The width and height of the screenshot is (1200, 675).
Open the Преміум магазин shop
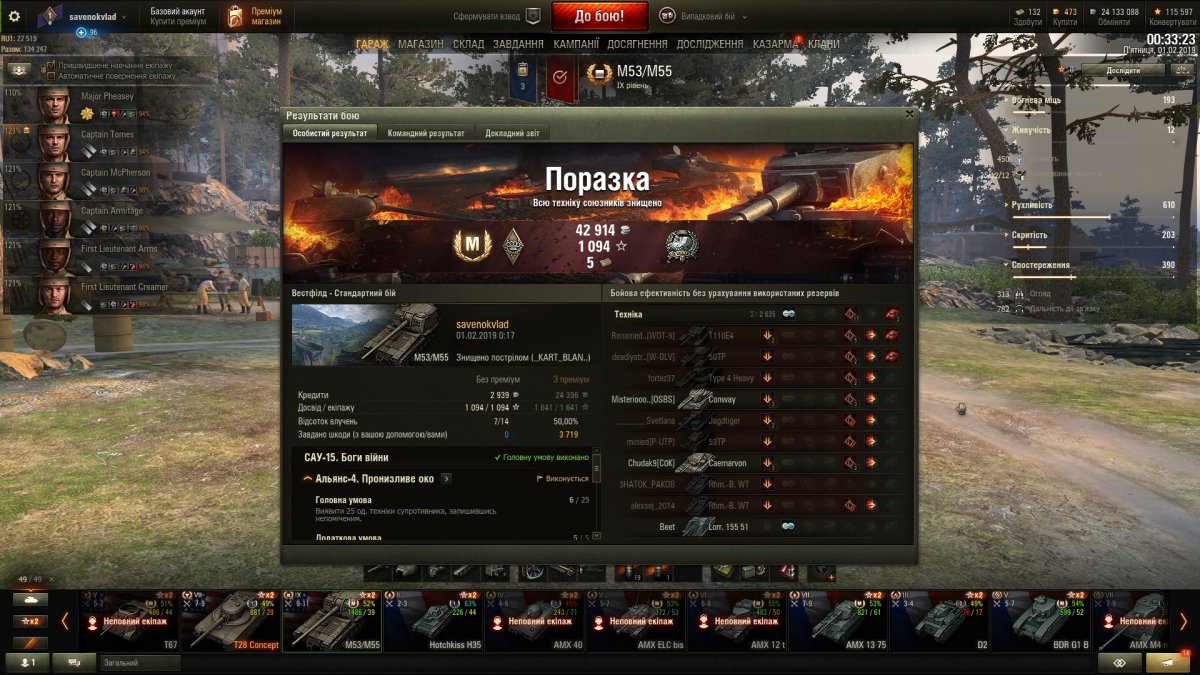[253, 16]
